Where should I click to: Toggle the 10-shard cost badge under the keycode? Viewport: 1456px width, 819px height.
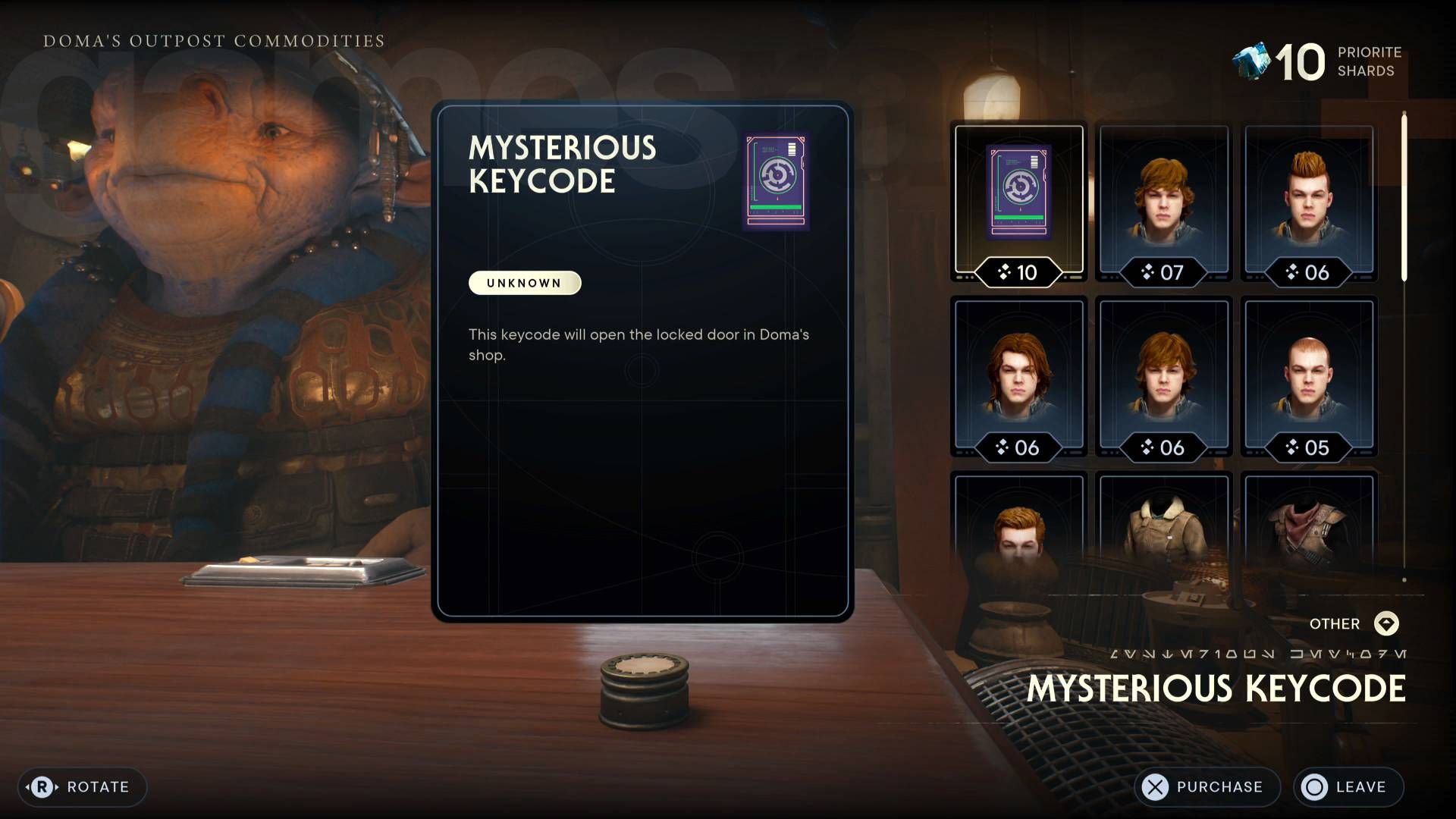point(1020,273)
